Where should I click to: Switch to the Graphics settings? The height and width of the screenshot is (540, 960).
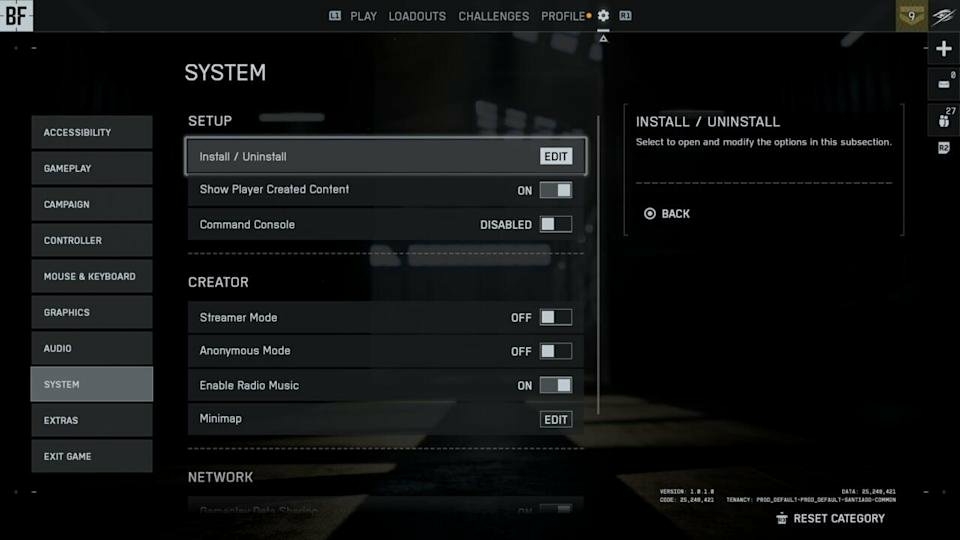[x=91, y=312]
